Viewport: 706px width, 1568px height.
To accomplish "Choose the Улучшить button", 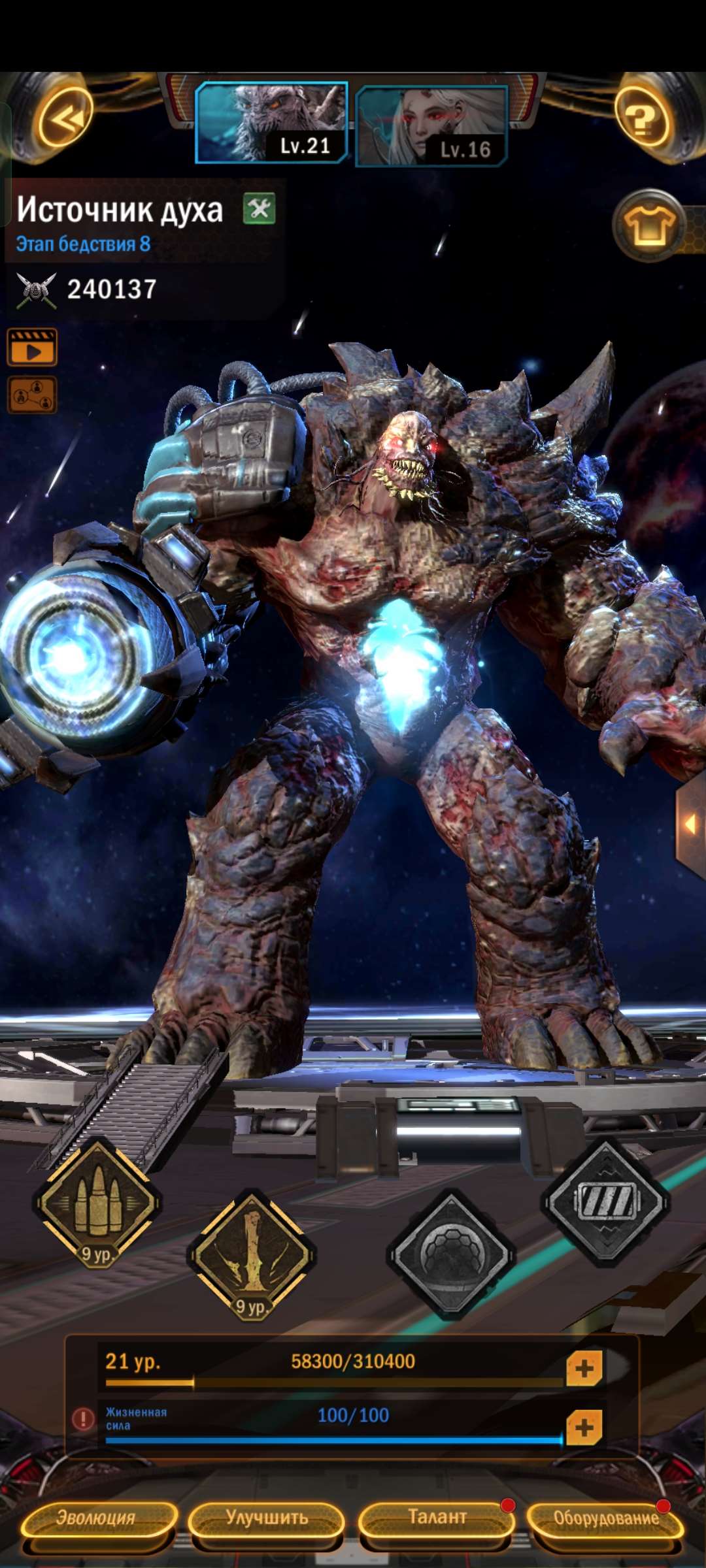I will [267, 1518].
